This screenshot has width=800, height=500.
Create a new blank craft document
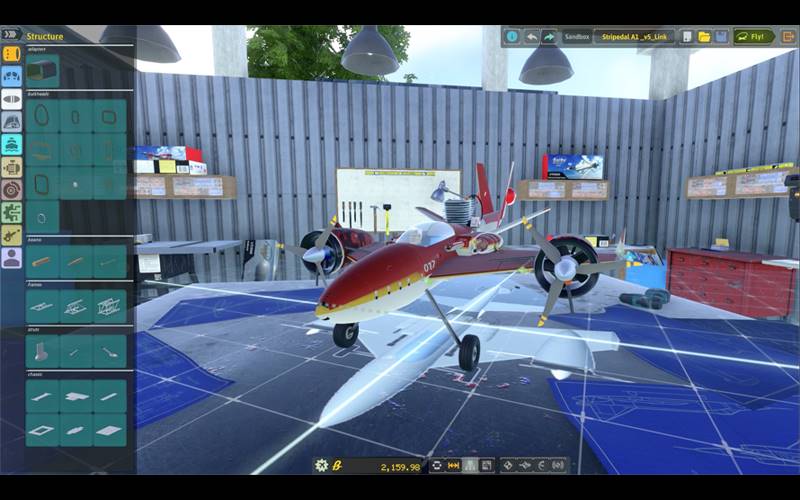(687, 37)
